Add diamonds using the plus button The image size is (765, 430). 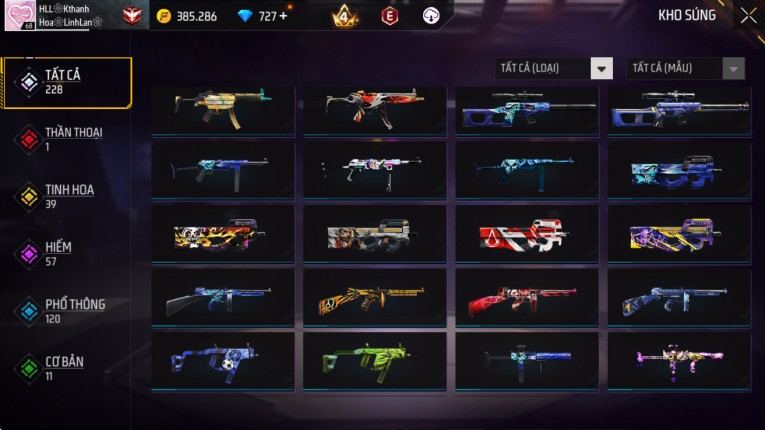pos(283,16)
